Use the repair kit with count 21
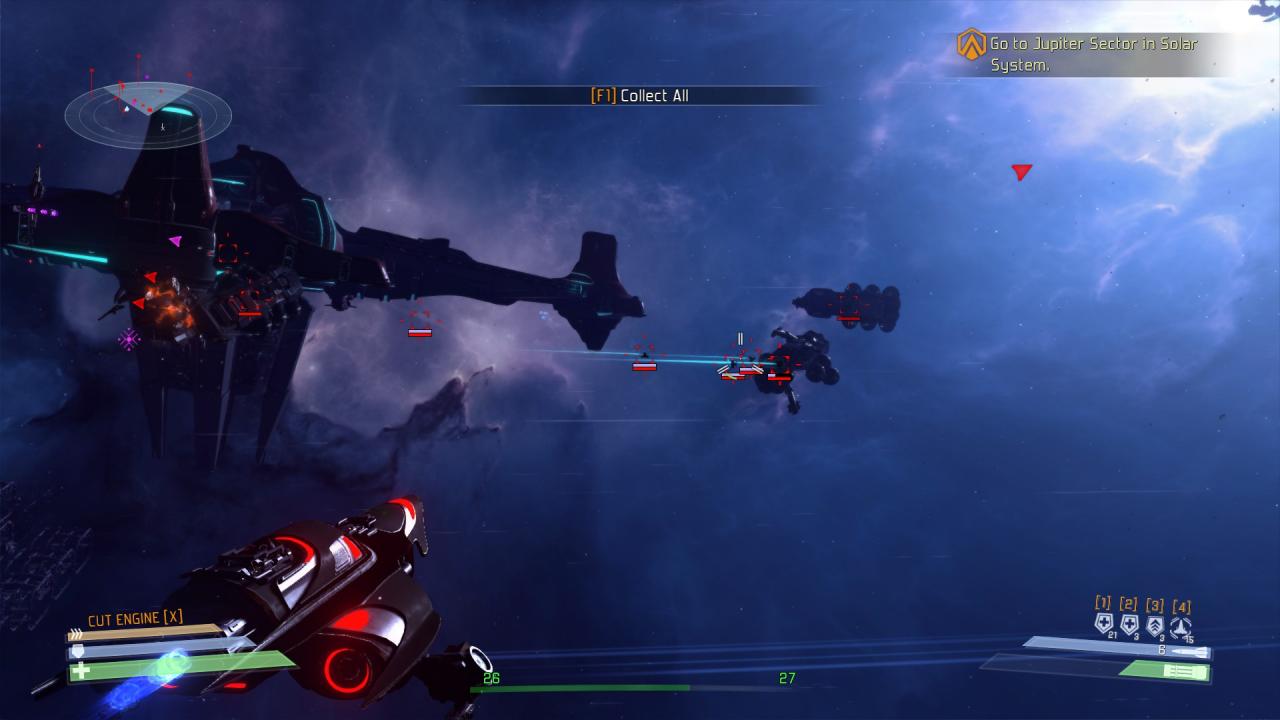This screenshot has width=1280, height=720. (1103, 625)
